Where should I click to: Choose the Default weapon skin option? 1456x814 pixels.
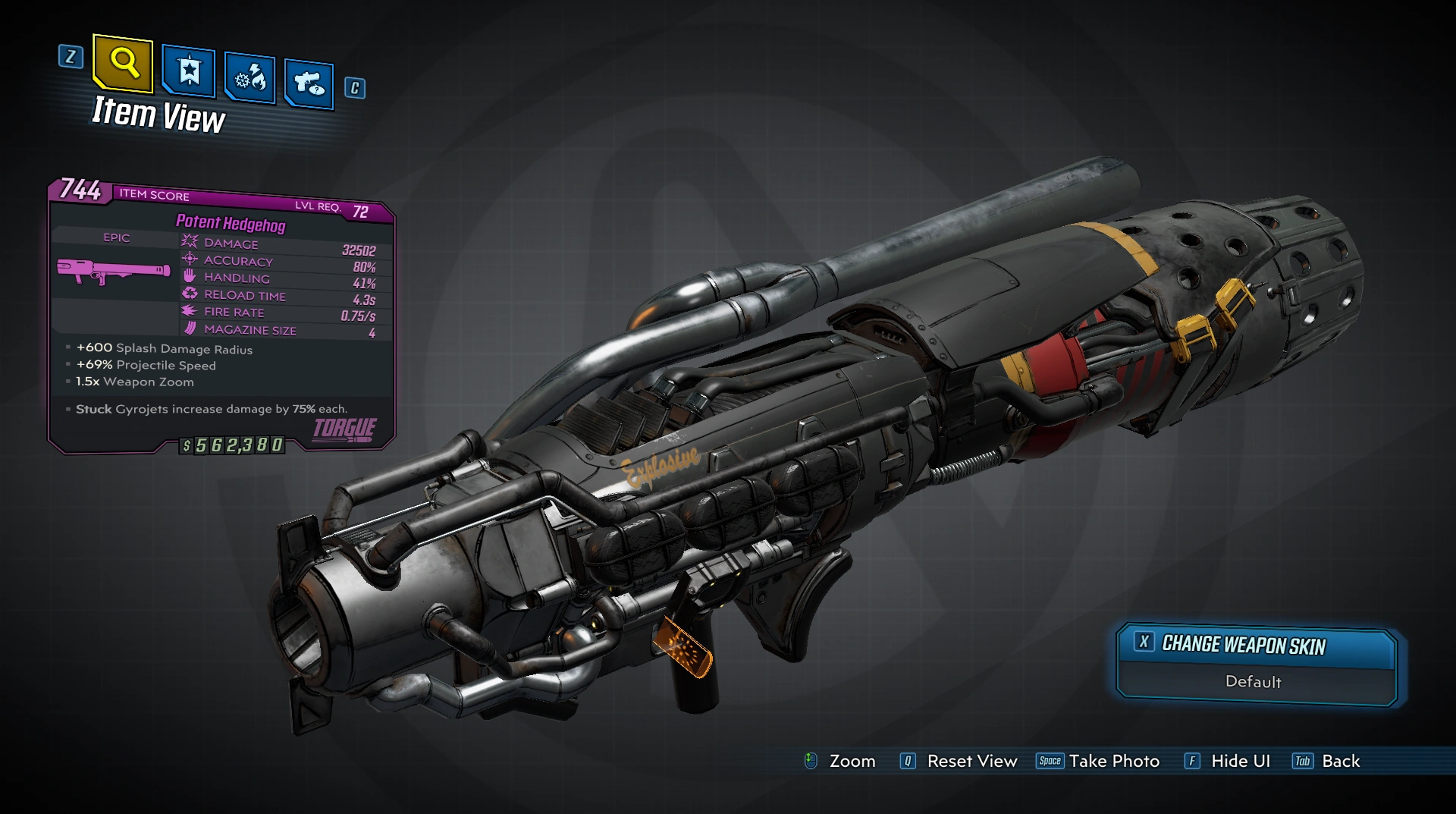1253,681
